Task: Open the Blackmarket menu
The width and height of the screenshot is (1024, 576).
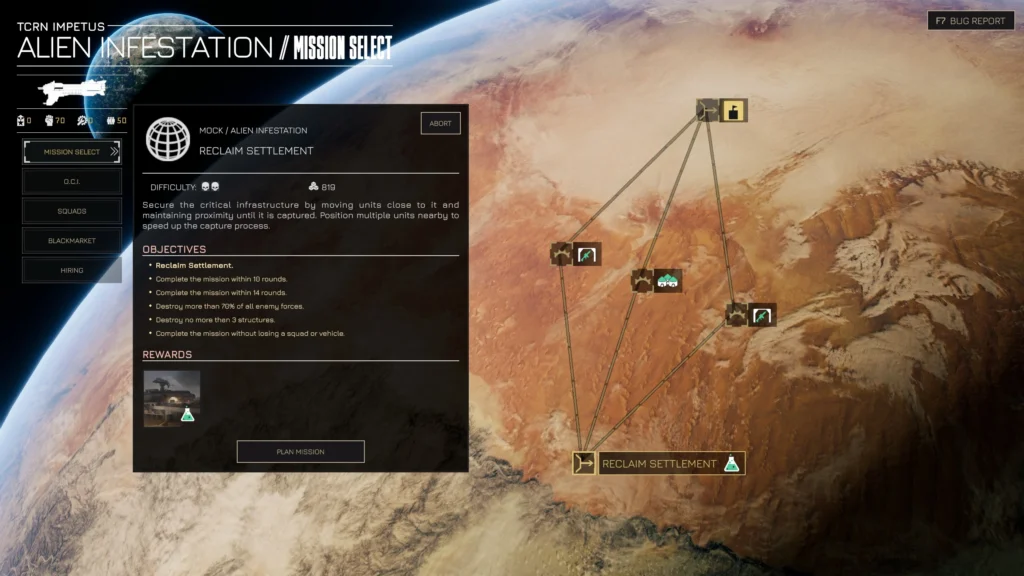Action: coord(72,241)
